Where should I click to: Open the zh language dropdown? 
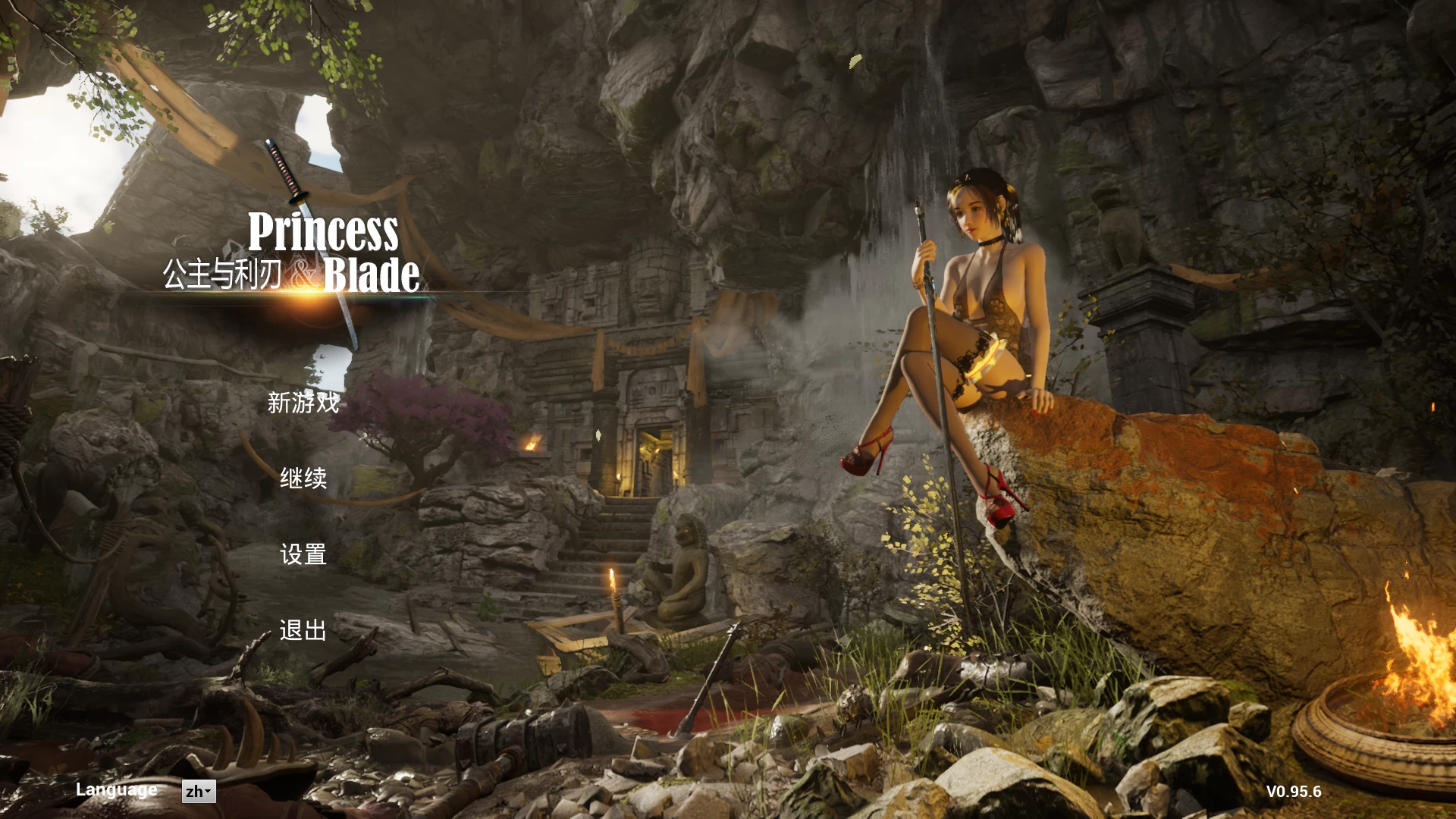tap(199, 792)
